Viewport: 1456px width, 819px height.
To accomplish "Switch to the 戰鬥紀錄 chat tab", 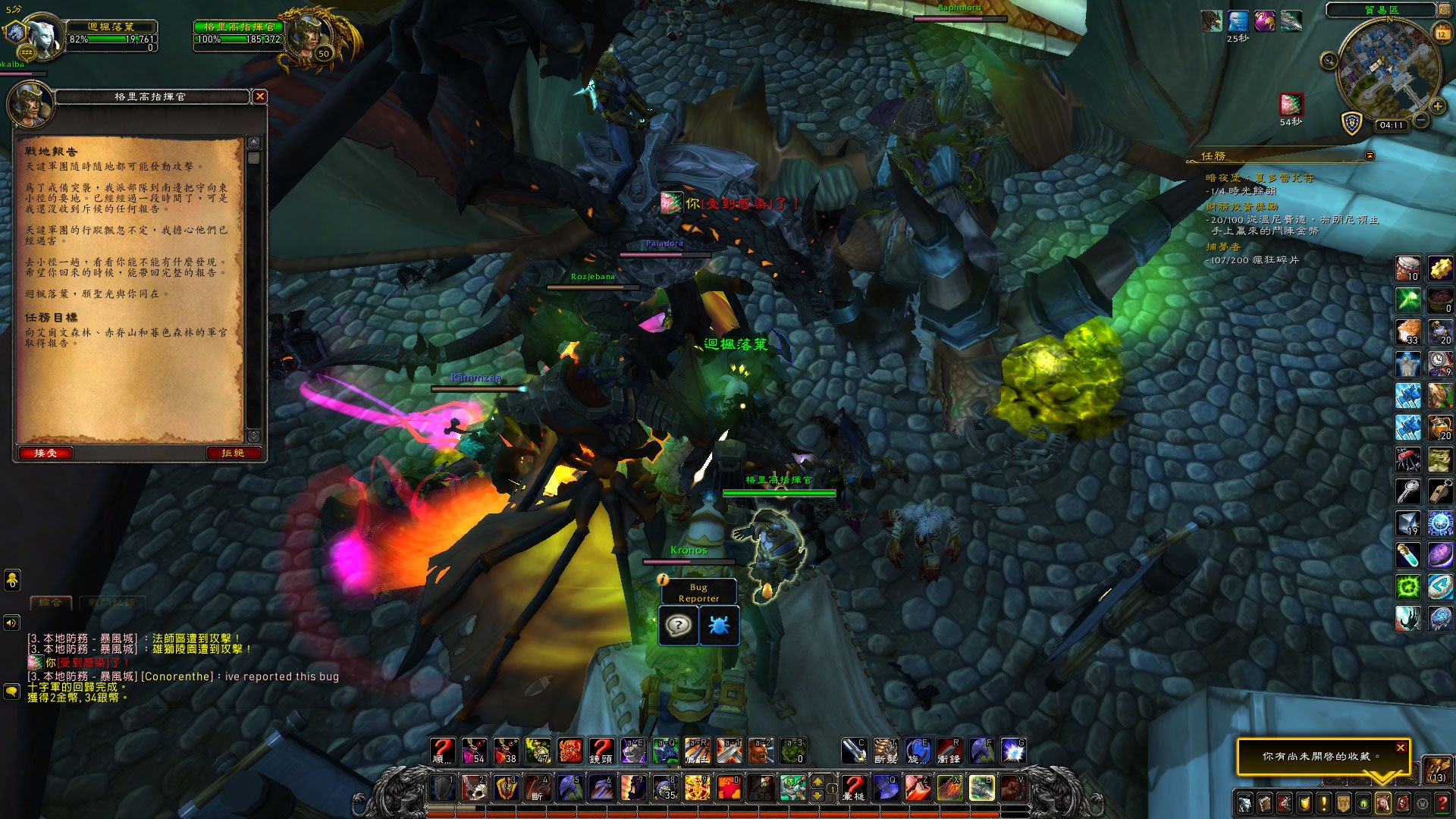I will (x=112, y=602).
